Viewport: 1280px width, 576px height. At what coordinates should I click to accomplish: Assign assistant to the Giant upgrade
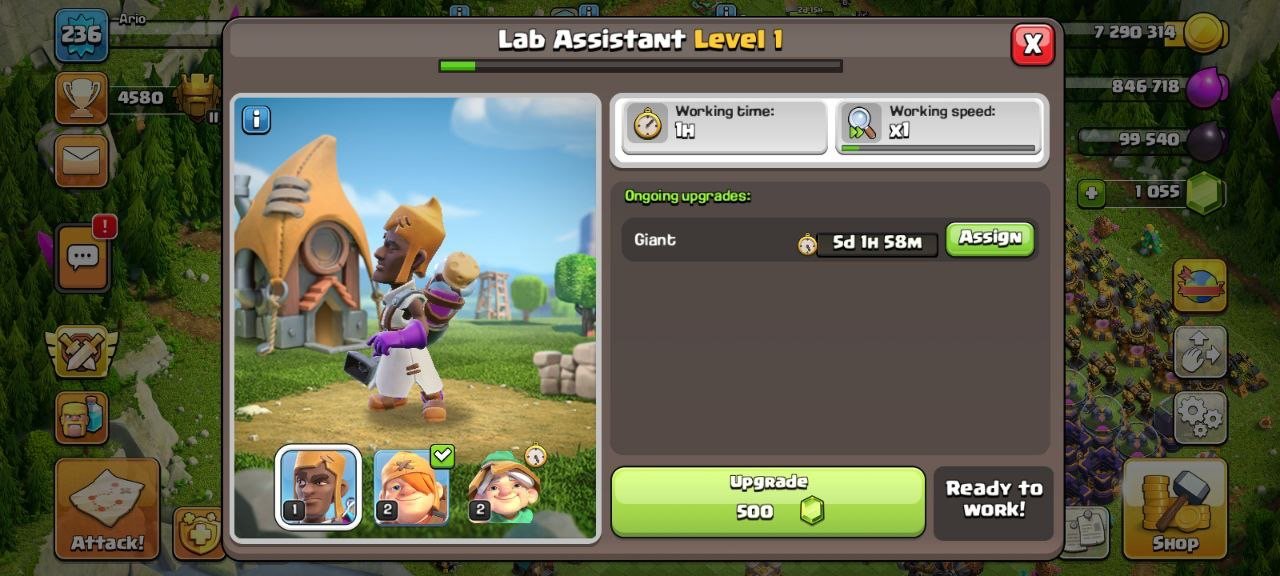(x=989, y=239)
